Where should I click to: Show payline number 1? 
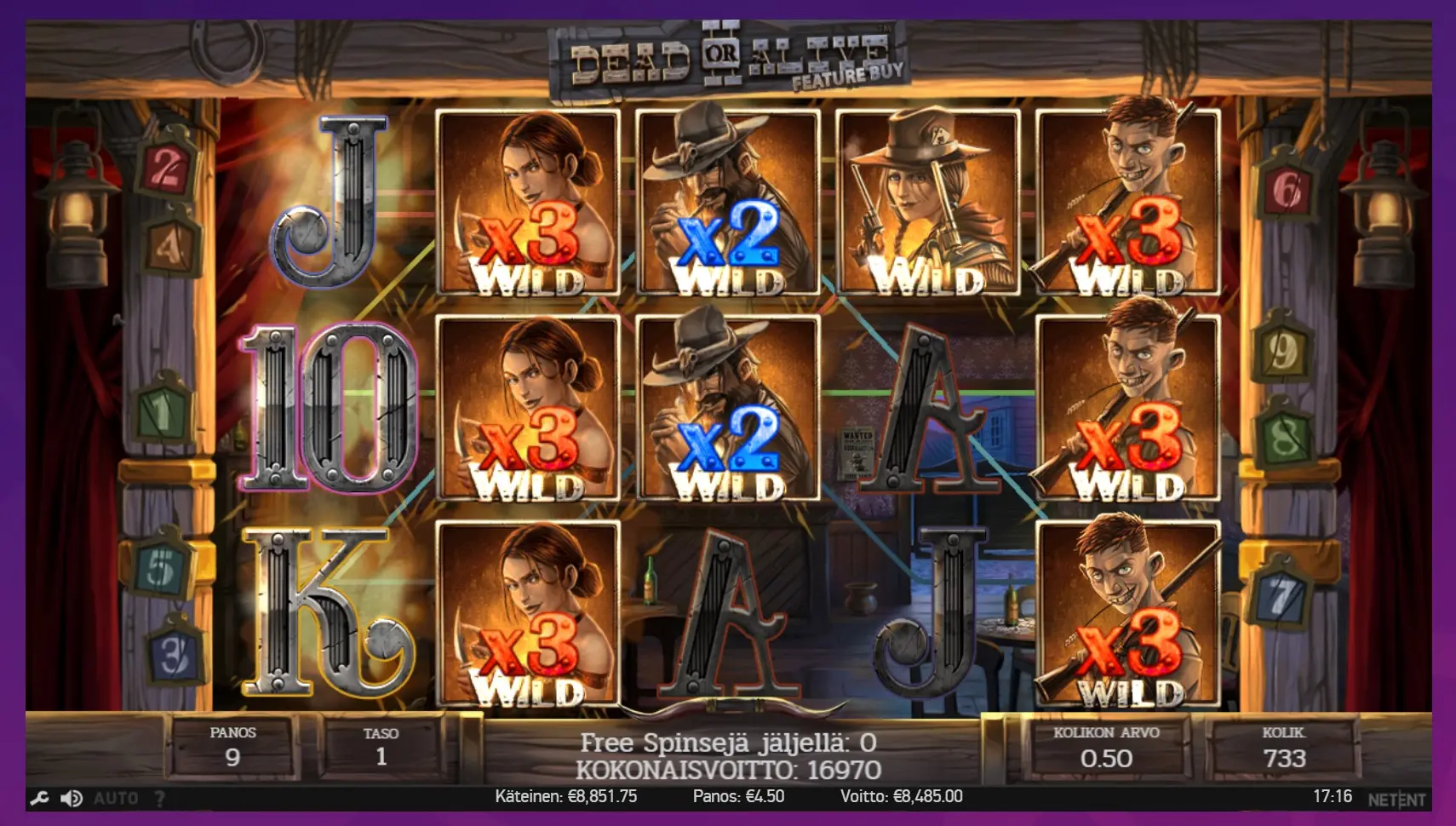point(163,411)
